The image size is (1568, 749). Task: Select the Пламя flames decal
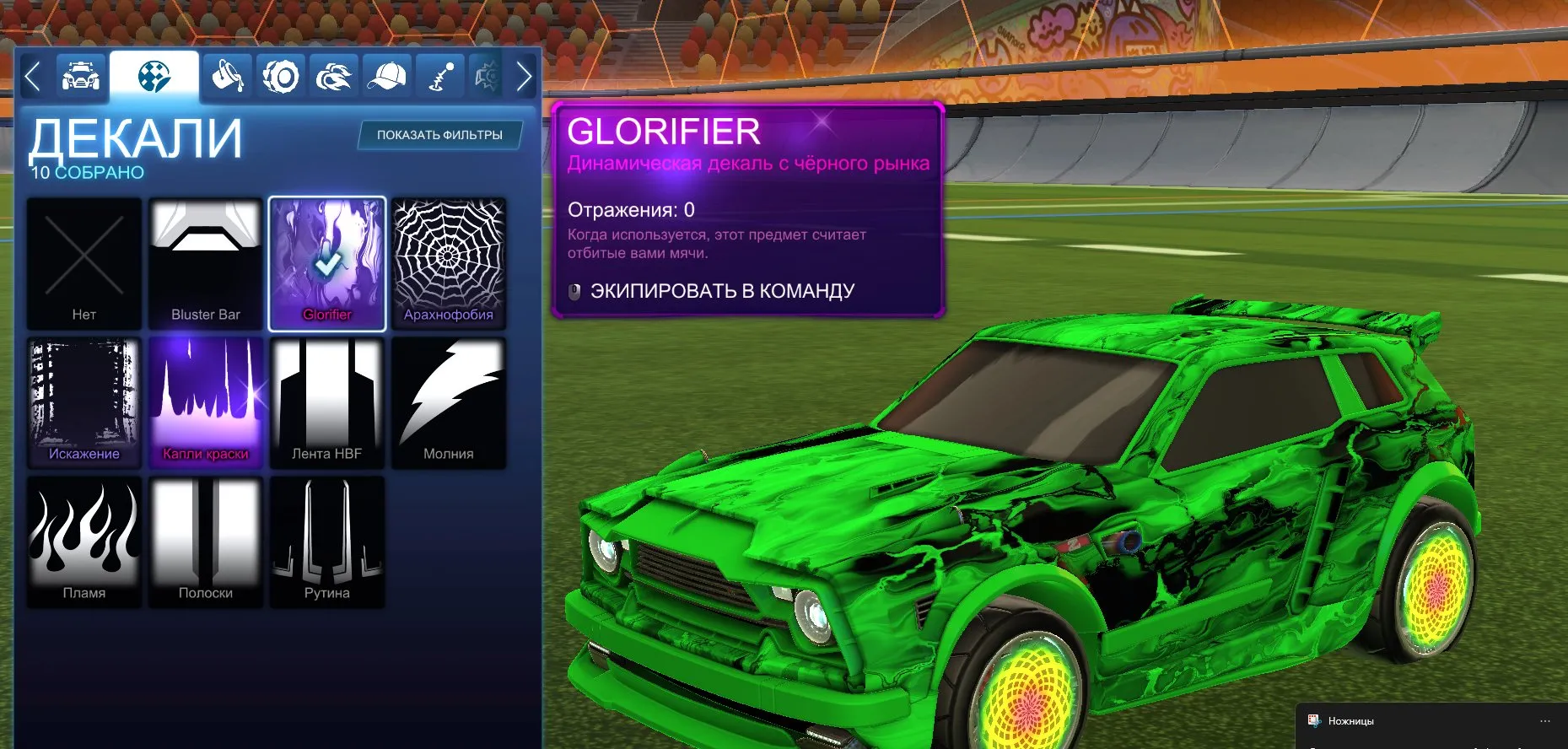[84, 541]
